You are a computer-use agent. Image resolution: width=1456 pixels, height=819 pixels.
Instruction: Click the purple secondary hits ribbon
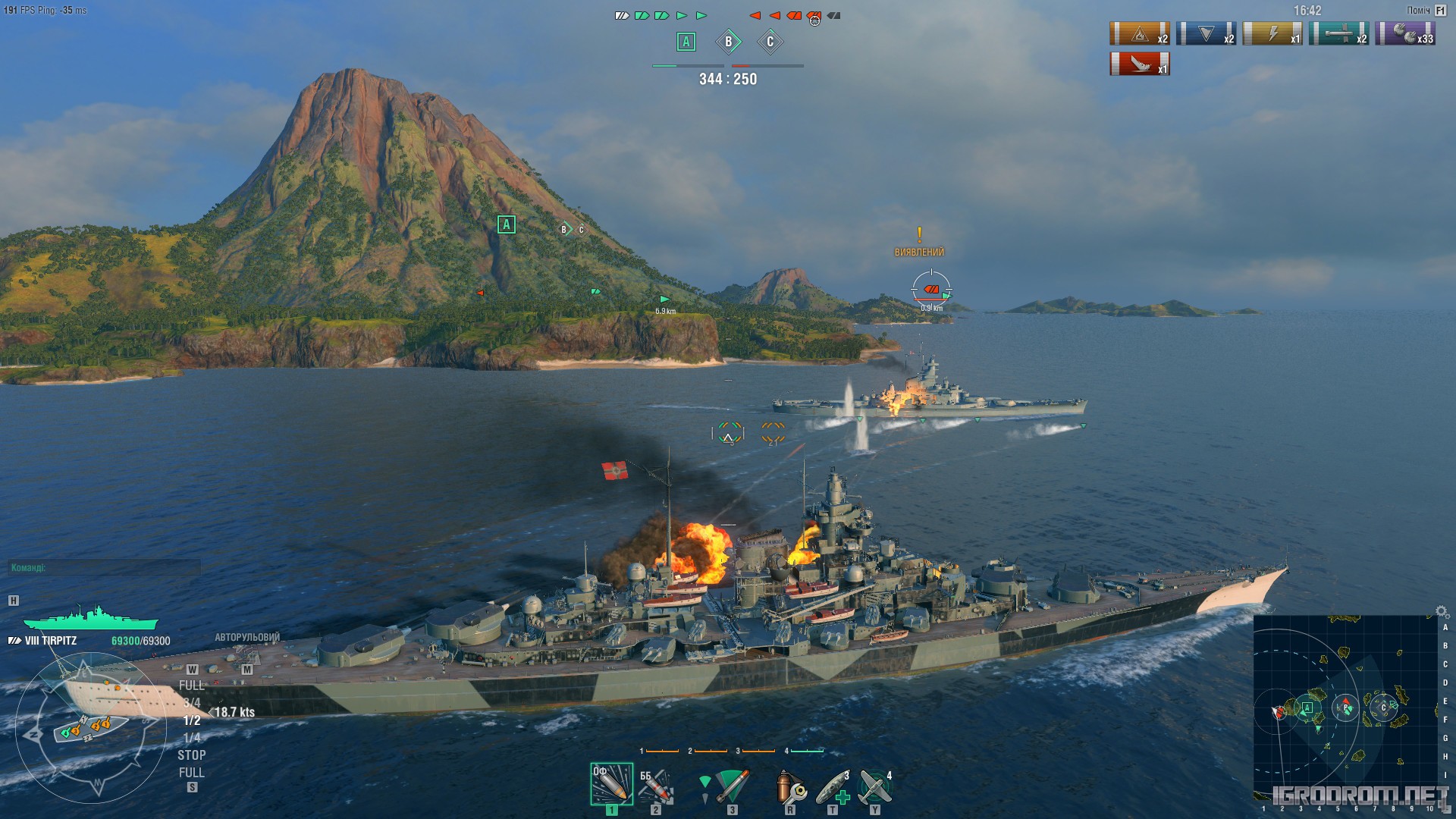(x=1405, y=34)
